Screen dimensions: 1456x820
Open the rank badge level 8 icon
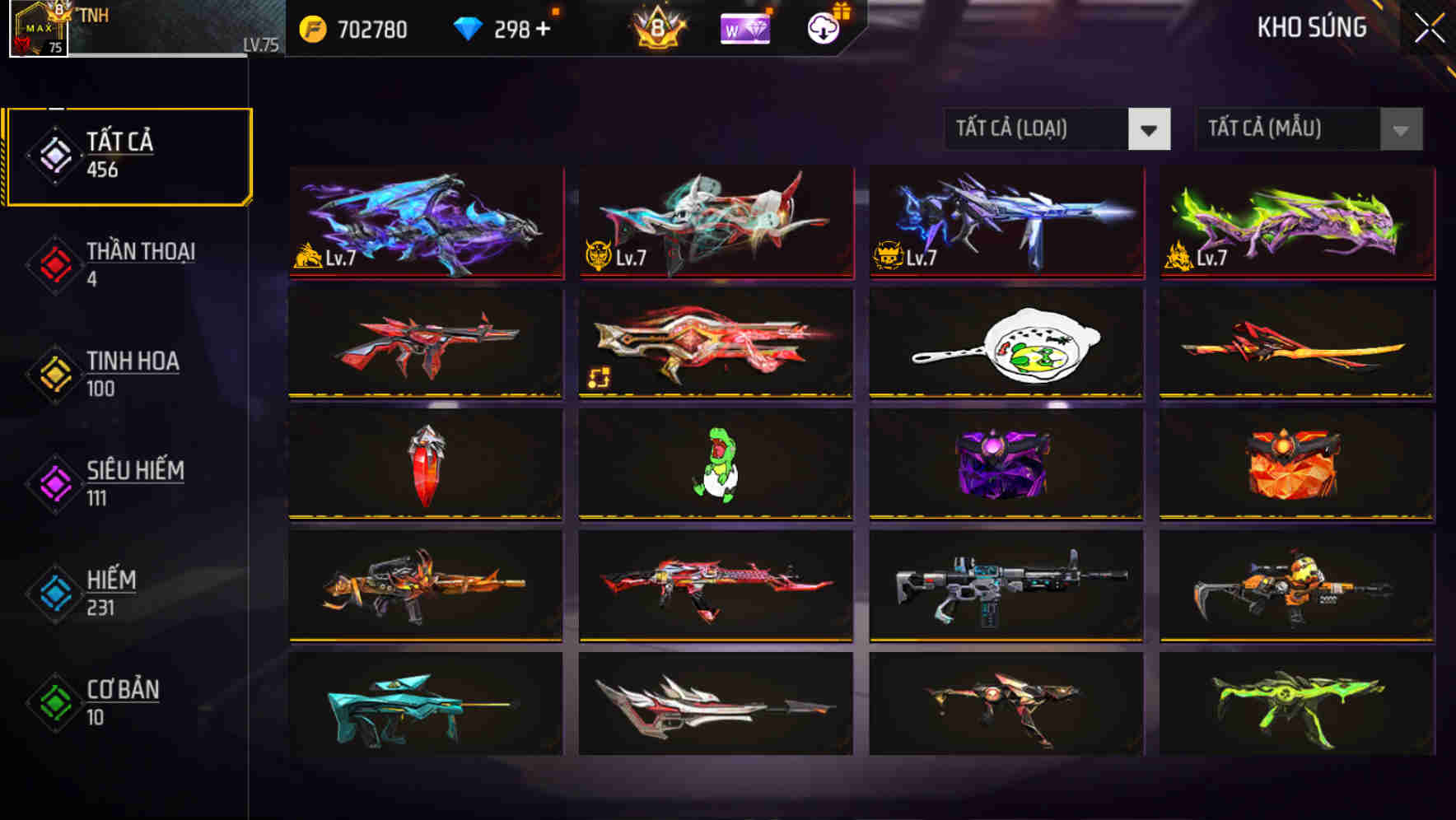[x=655, y=28]
